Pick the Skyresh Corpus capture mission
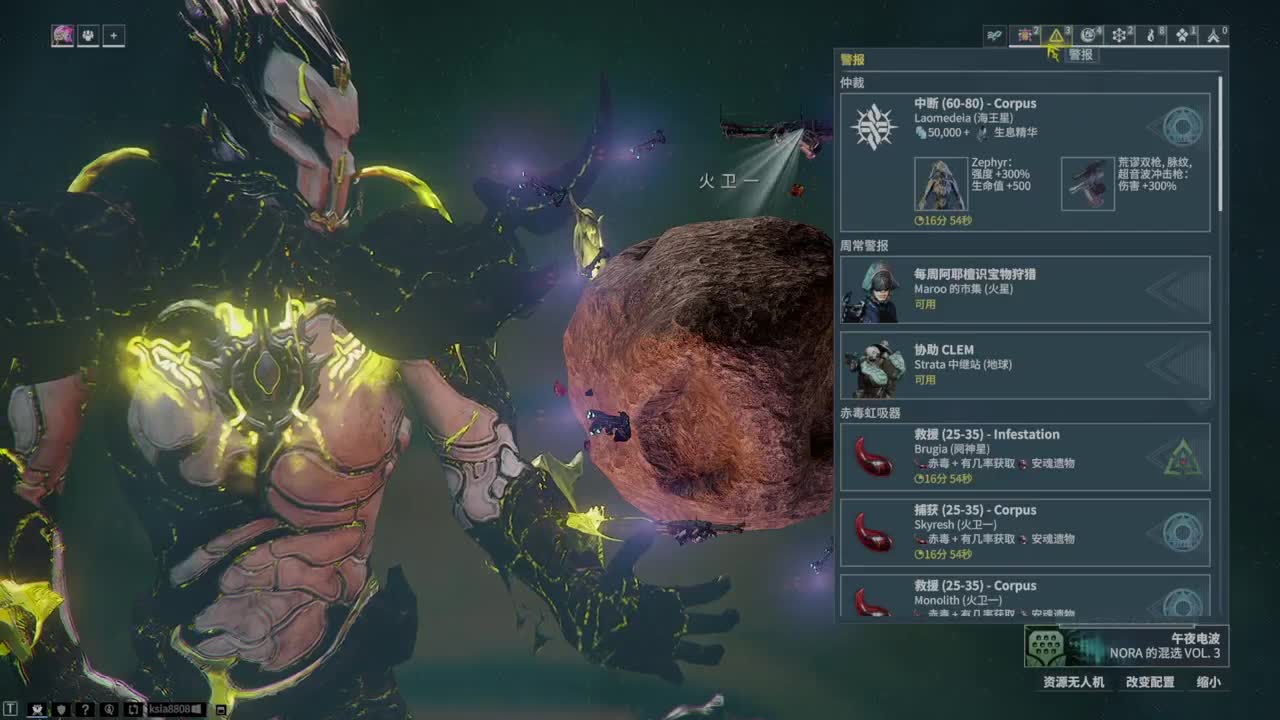The width and height of the screenshot is (1280, 720). pos(1025,532)
